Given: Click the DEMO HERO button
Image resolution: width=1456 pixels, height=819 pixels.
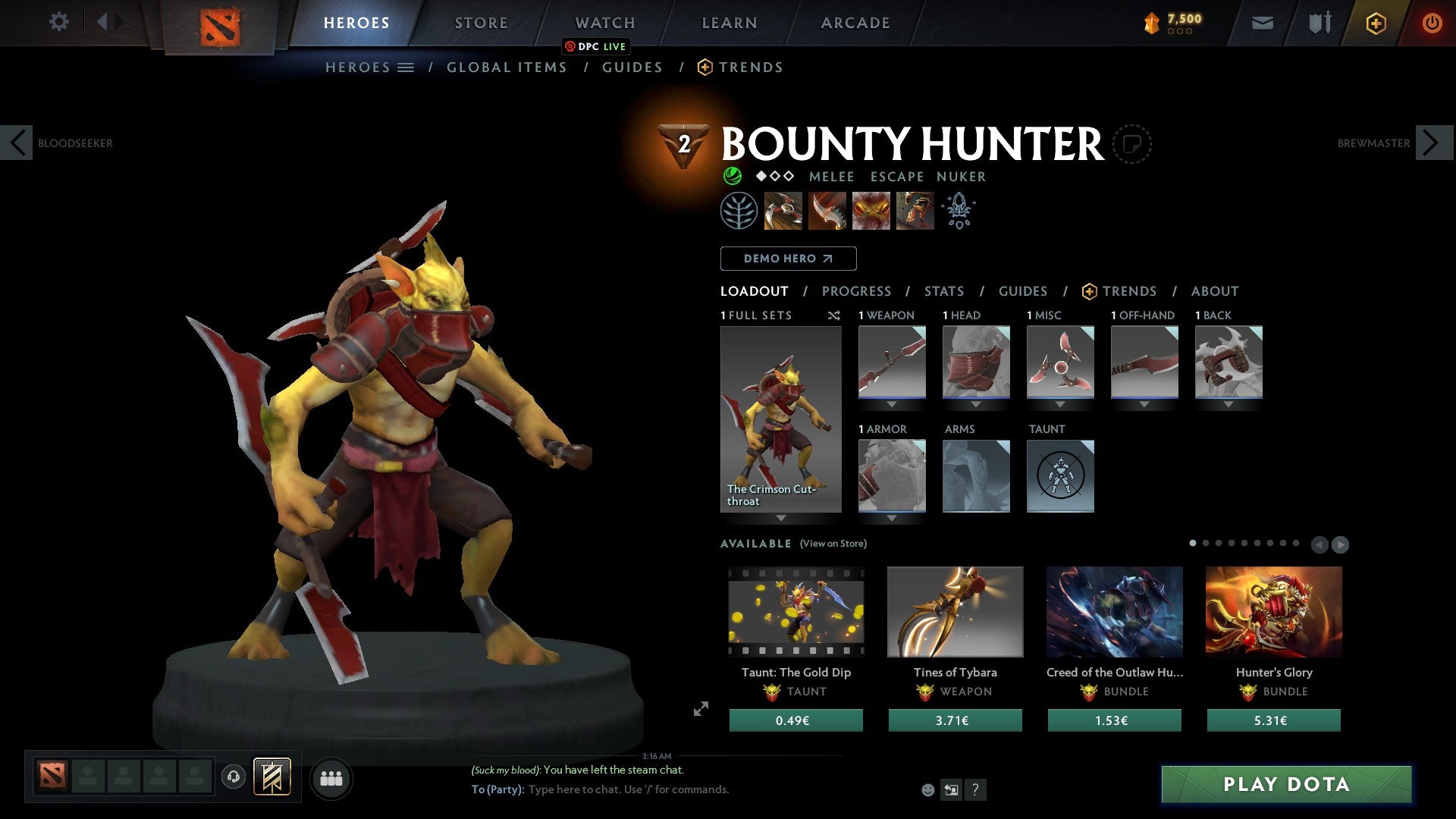Looking at the screenshot, I should [x=788, y=259].
